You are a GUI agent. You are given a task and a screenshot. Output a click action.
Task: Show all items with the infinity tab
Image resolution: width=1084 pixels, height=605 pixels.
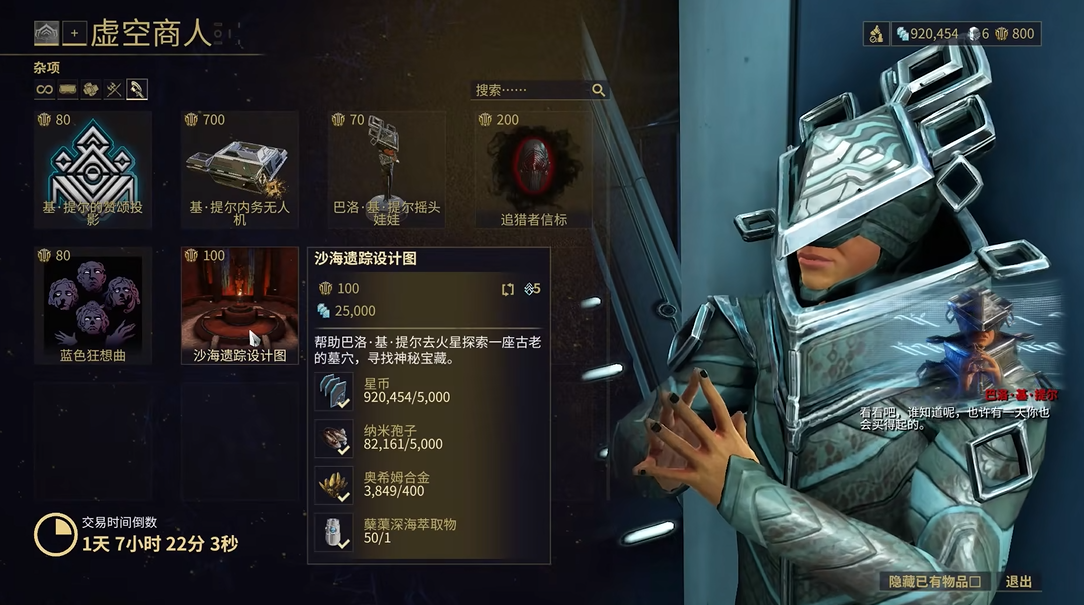click(x=44, y=90)
